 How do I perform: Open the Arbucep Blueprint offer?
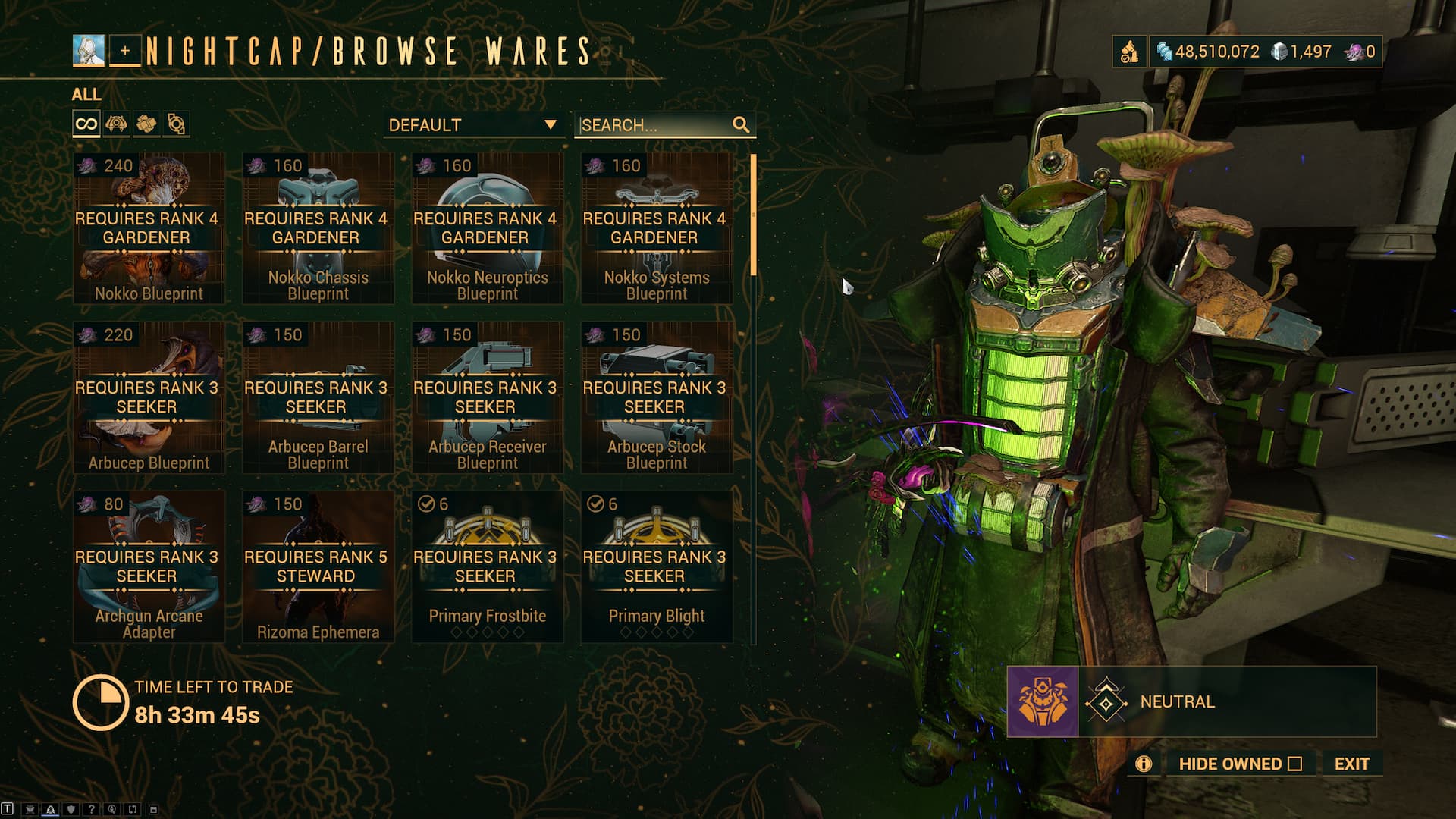tap(149, 397)
